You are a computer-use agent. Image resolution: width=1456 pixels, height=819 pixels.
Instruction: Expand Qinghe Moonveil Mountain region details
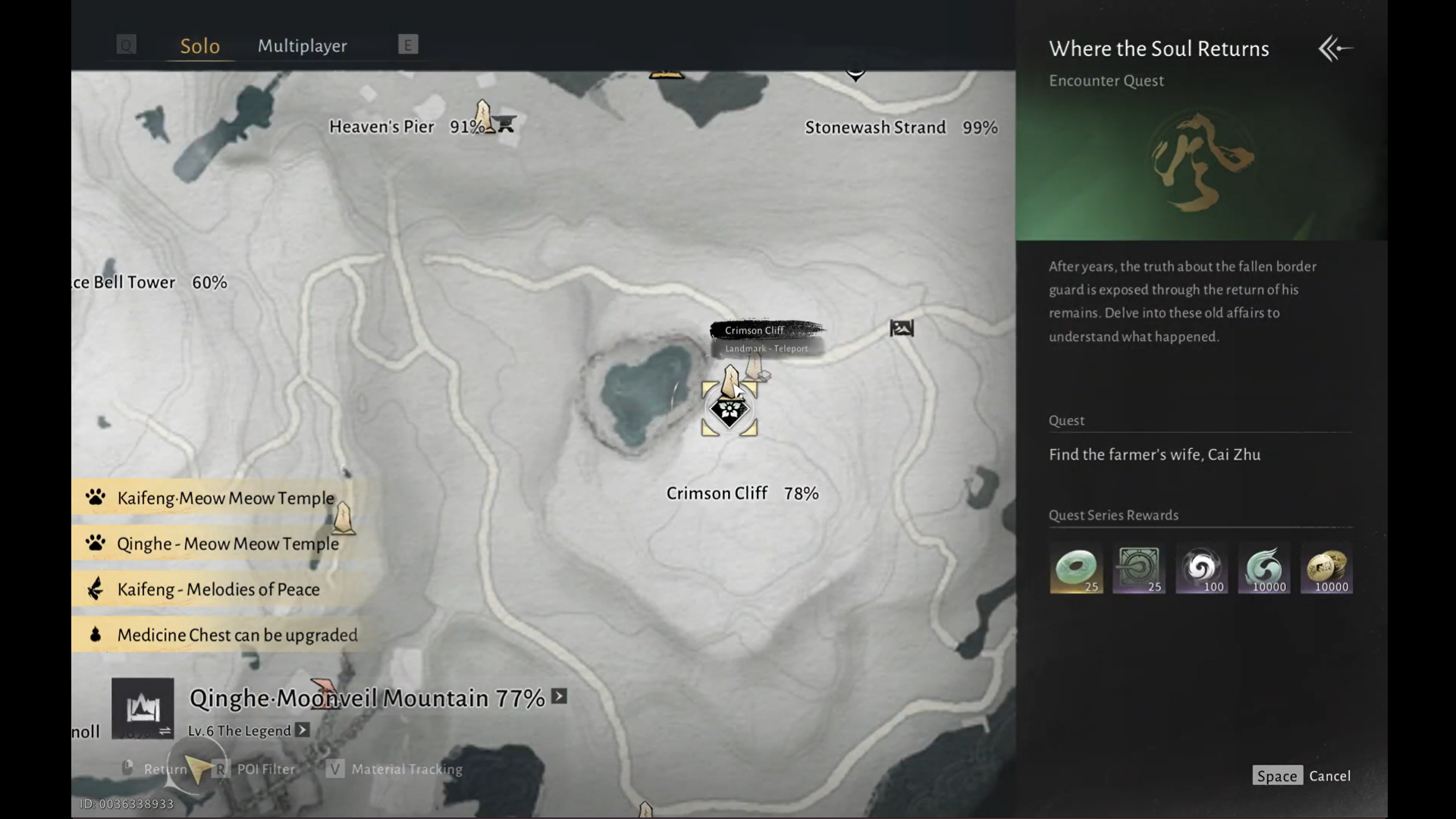click(560, 696)
